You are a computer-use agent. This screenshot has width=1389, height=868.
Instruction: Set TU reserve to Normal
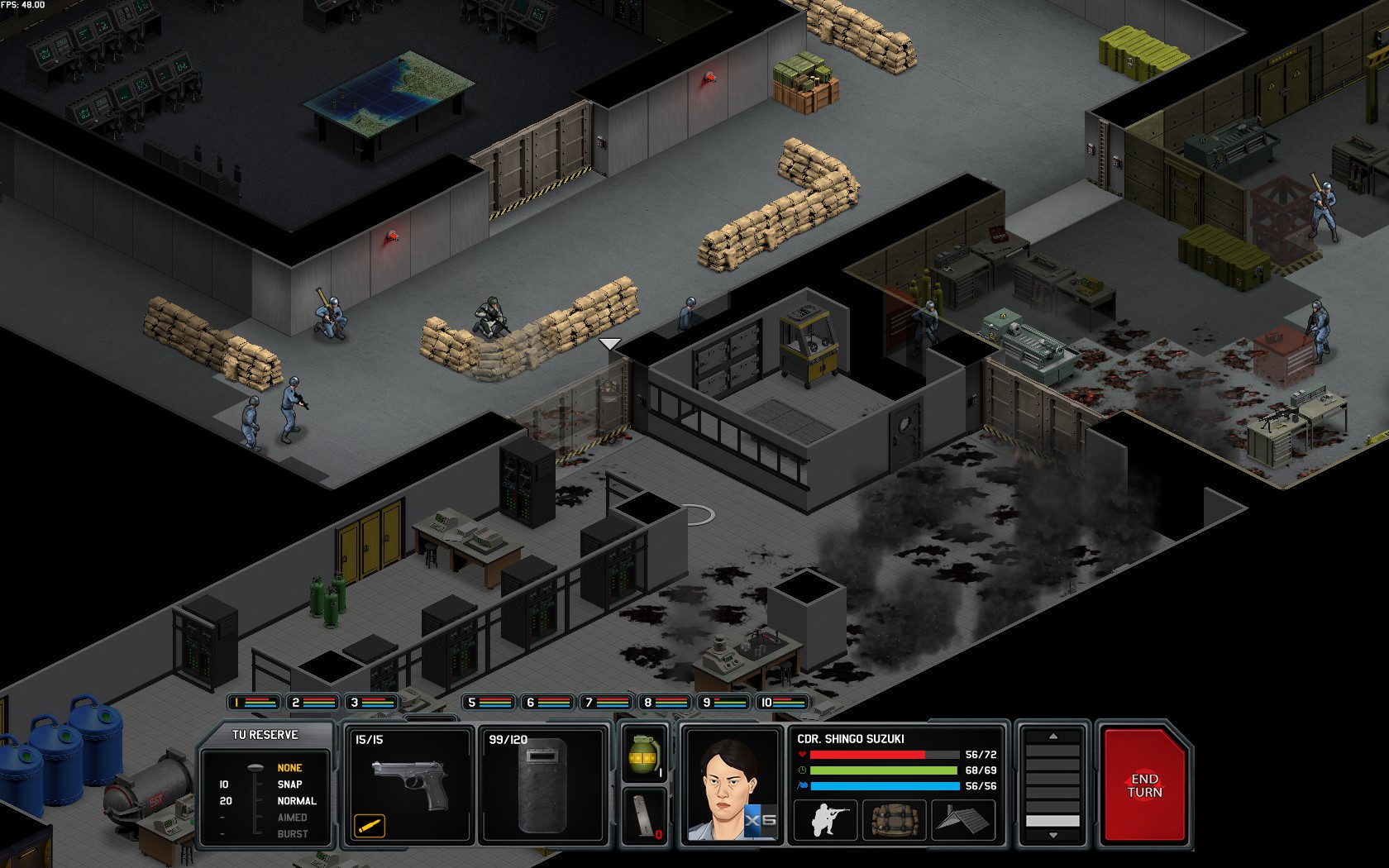(296, 801)
